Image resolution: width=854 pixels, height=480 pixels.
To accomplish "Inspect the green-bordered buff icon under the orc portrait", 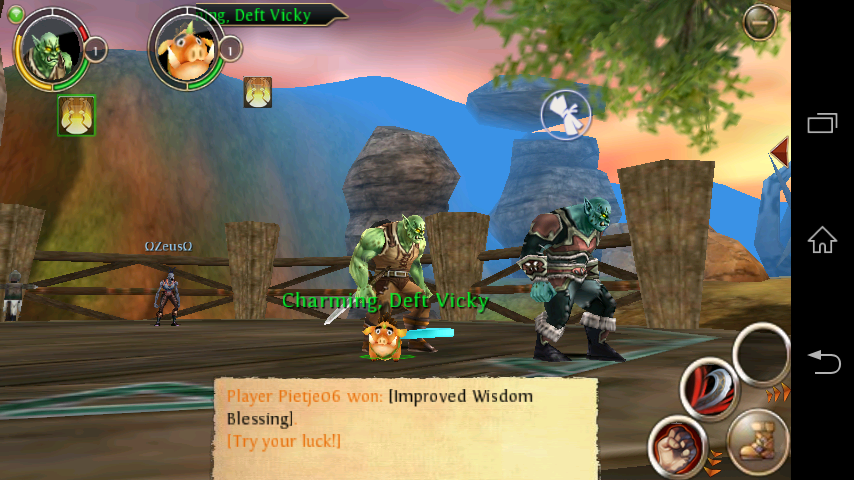I will 76,115.
